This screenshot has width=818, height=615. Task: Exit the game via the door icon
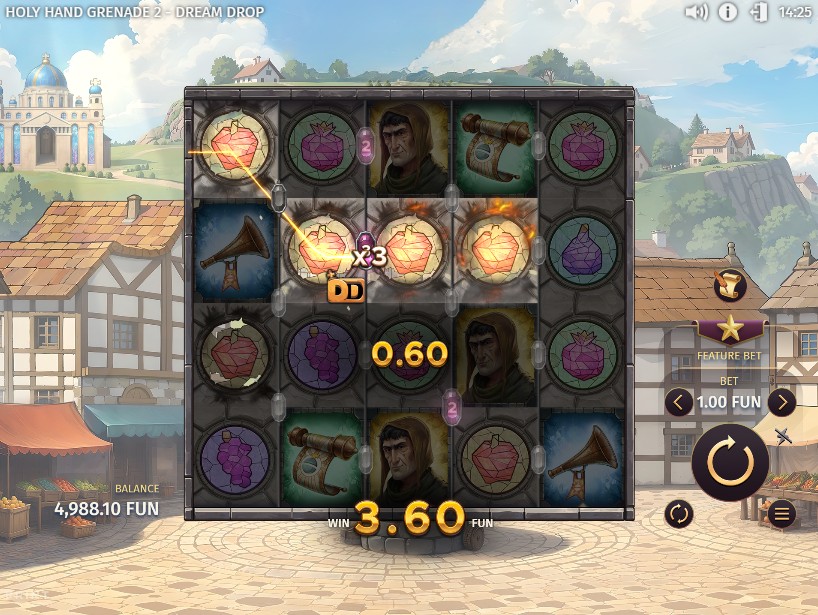coord(759,12)
